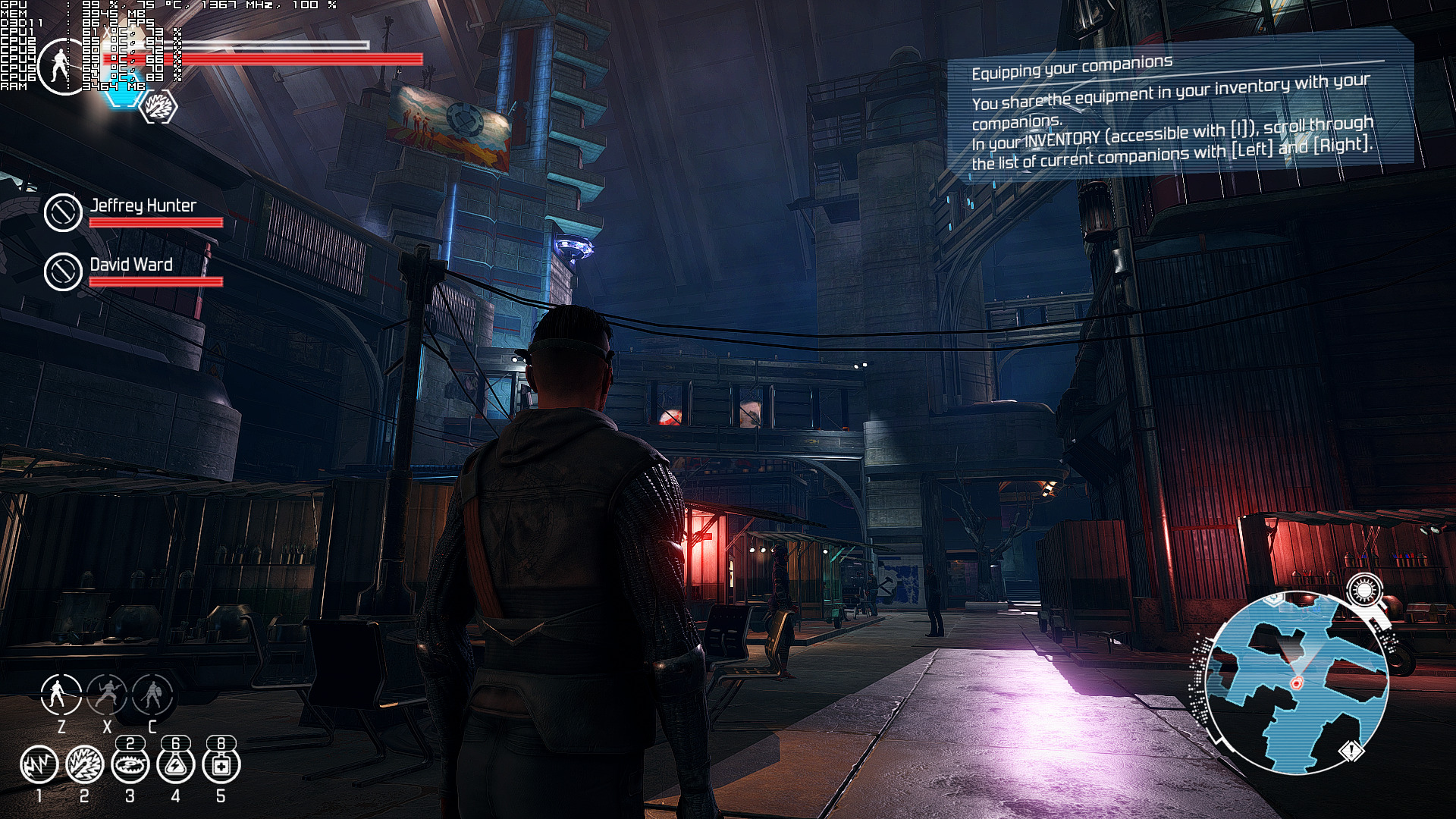Use the health injection kit in slot 5
The image size is (1456, 819).
click(x=221, y=764)
